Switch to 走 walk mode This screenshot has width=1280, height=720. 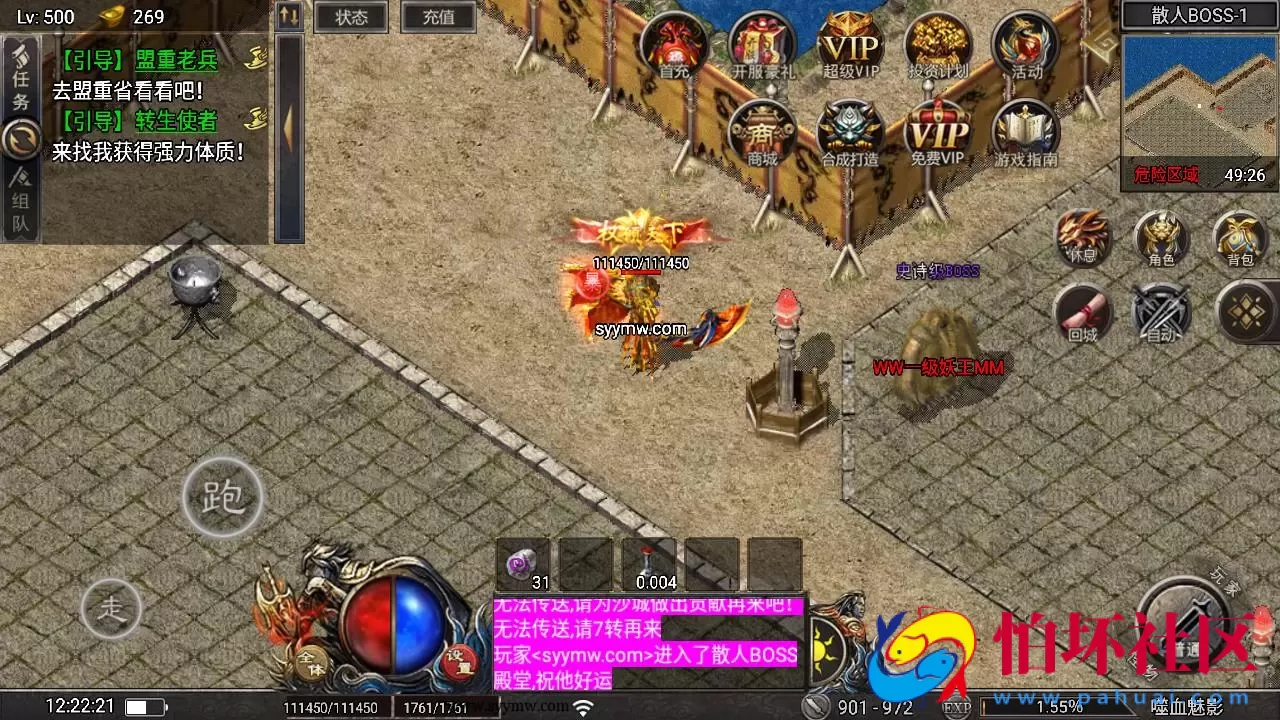(113, 608)
